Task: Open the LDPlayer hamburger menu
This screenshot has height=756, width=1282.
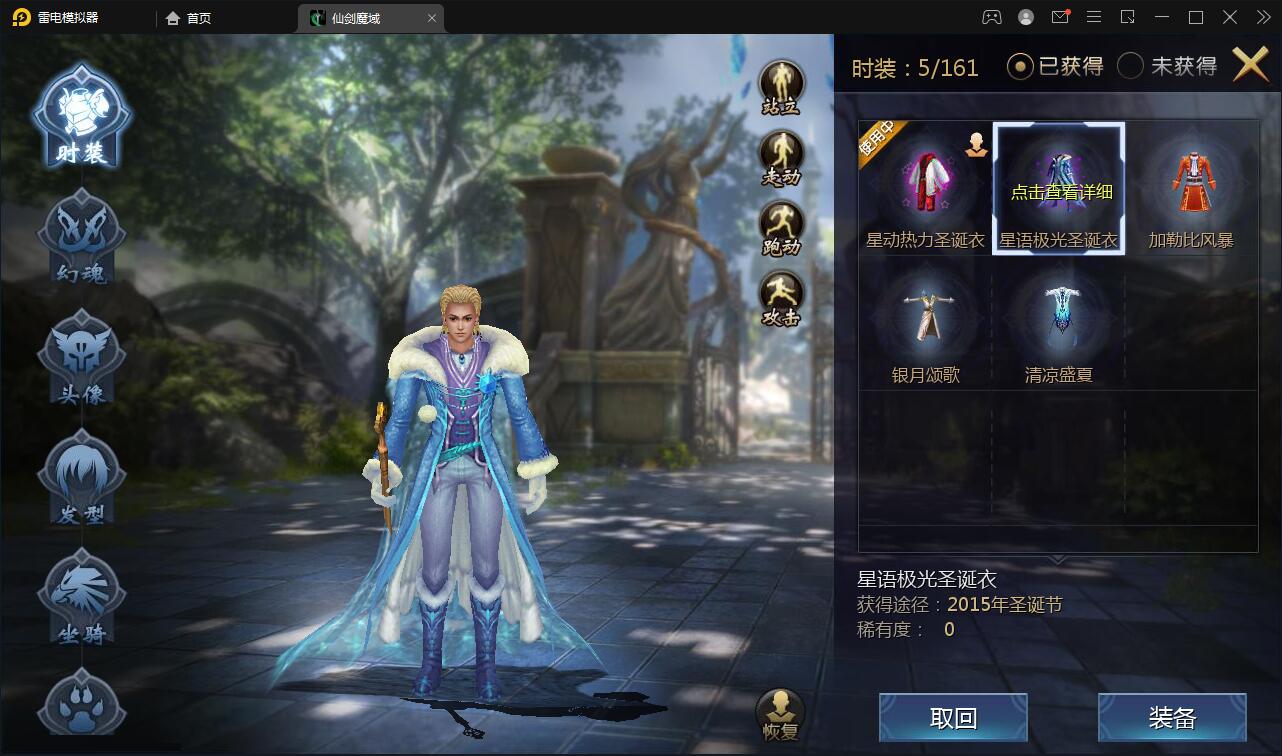Action: (1094, 17)
